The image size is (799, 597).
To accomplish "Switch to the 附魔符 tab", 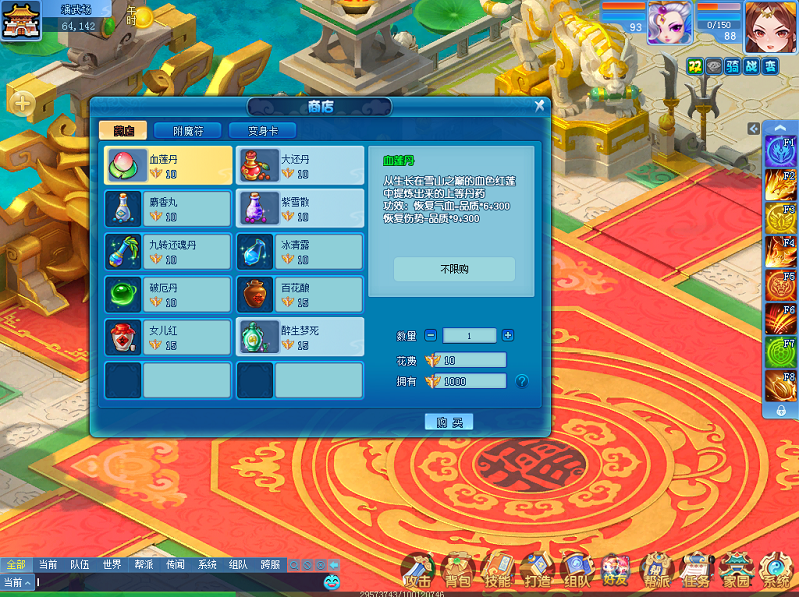I will pos(187,131).
